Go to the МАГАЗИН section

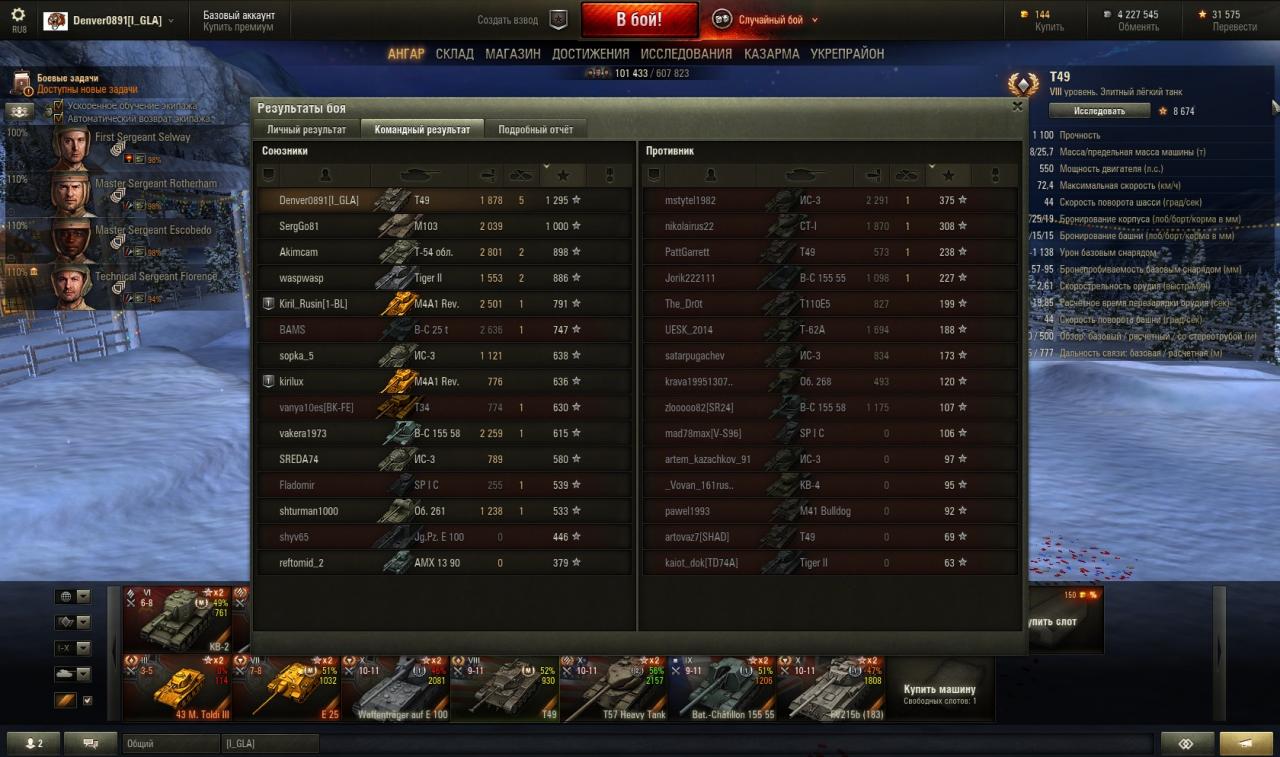513,54
